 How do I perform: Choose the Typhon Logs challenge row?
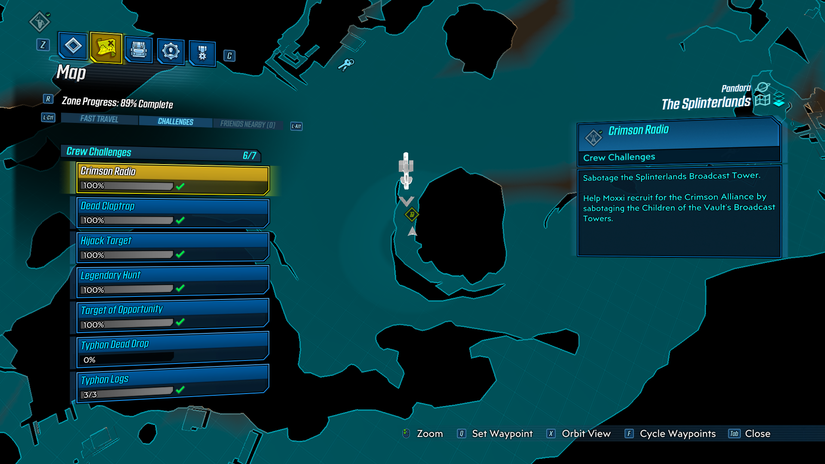click(173, 383)
